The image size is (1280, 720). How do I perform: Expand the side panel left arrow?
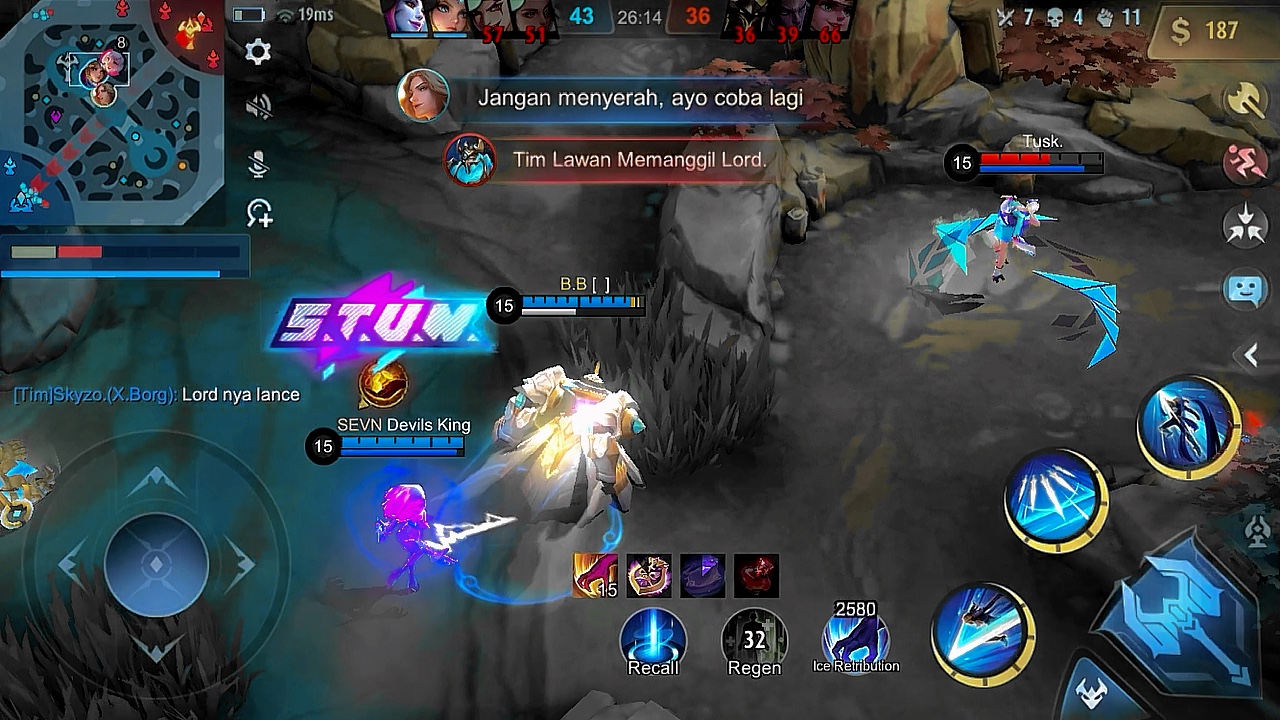click(1250, 354)
